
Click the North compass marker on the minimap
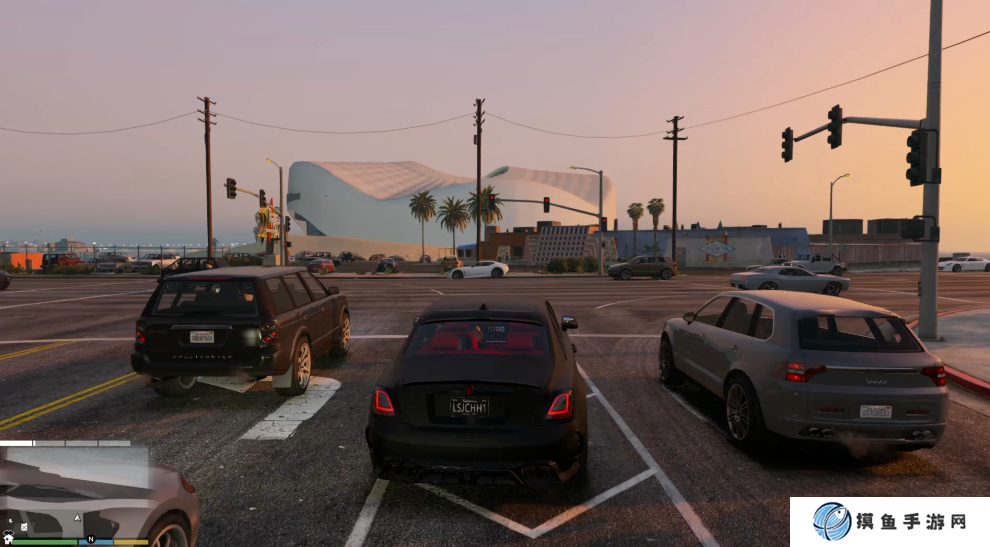pos(90,539)
